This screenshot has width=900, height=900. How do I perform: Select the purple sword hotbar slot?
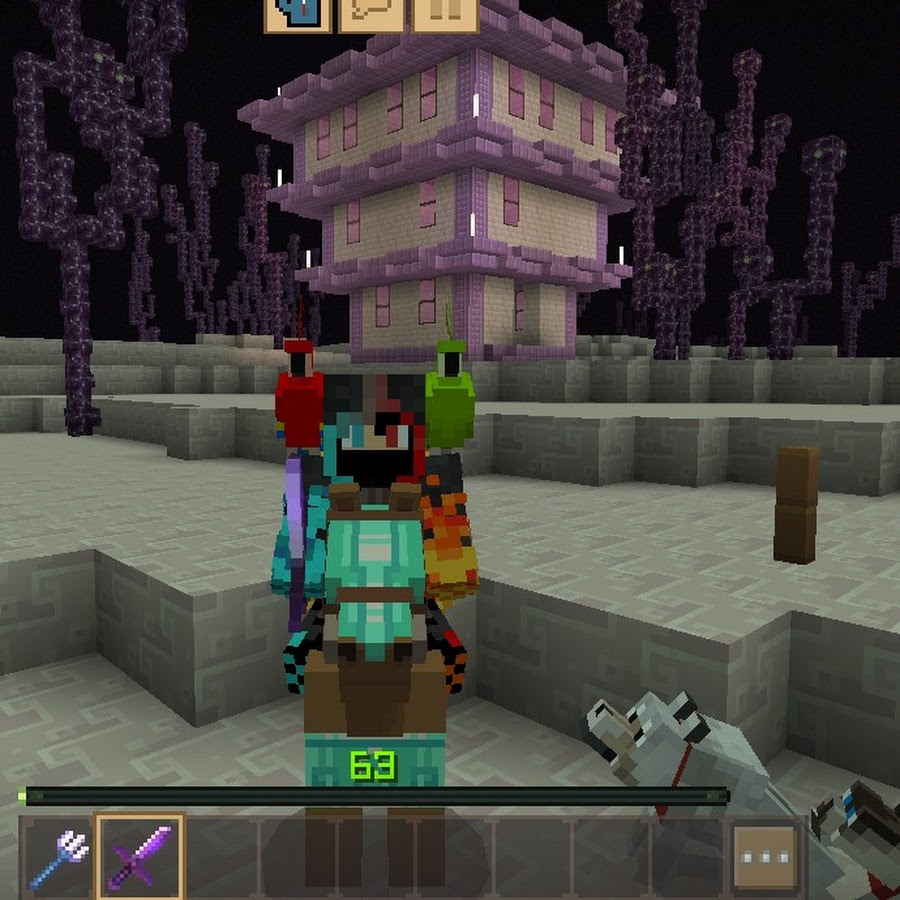coord(140,857)
